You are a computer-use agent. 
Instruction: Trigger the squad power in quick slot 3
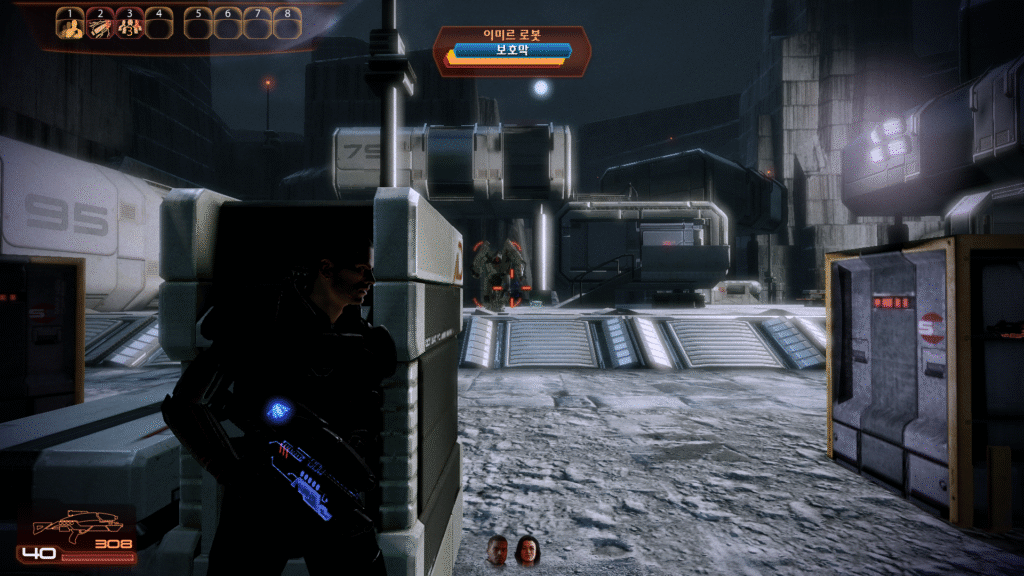(x=129, y=28)
